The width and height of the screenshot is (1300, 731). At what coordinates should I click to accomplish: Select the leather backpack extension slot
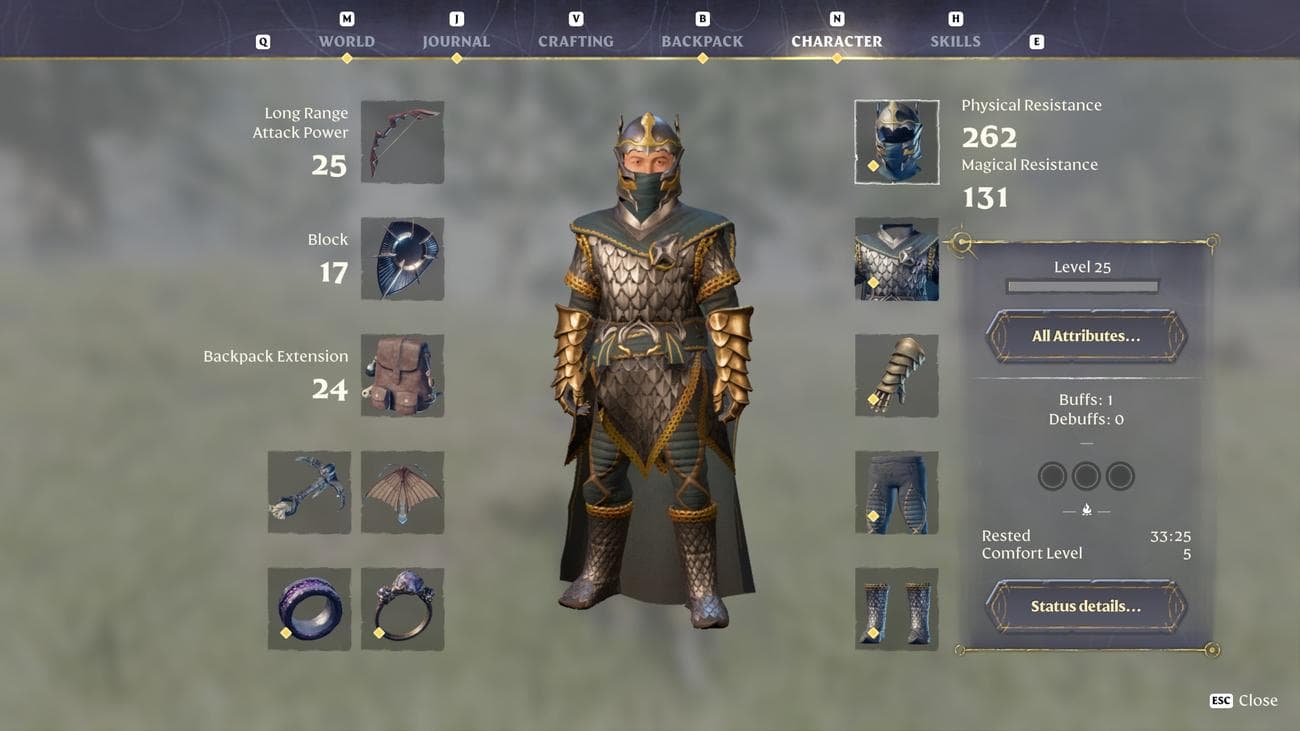(x=402, y=375)
